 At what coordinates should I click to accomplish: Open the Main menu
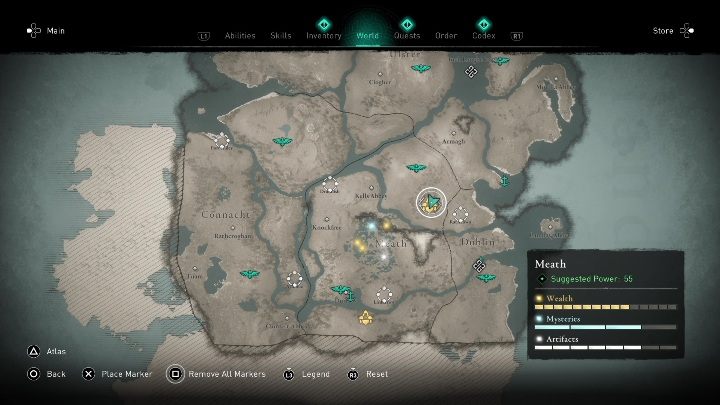[47, 31]
